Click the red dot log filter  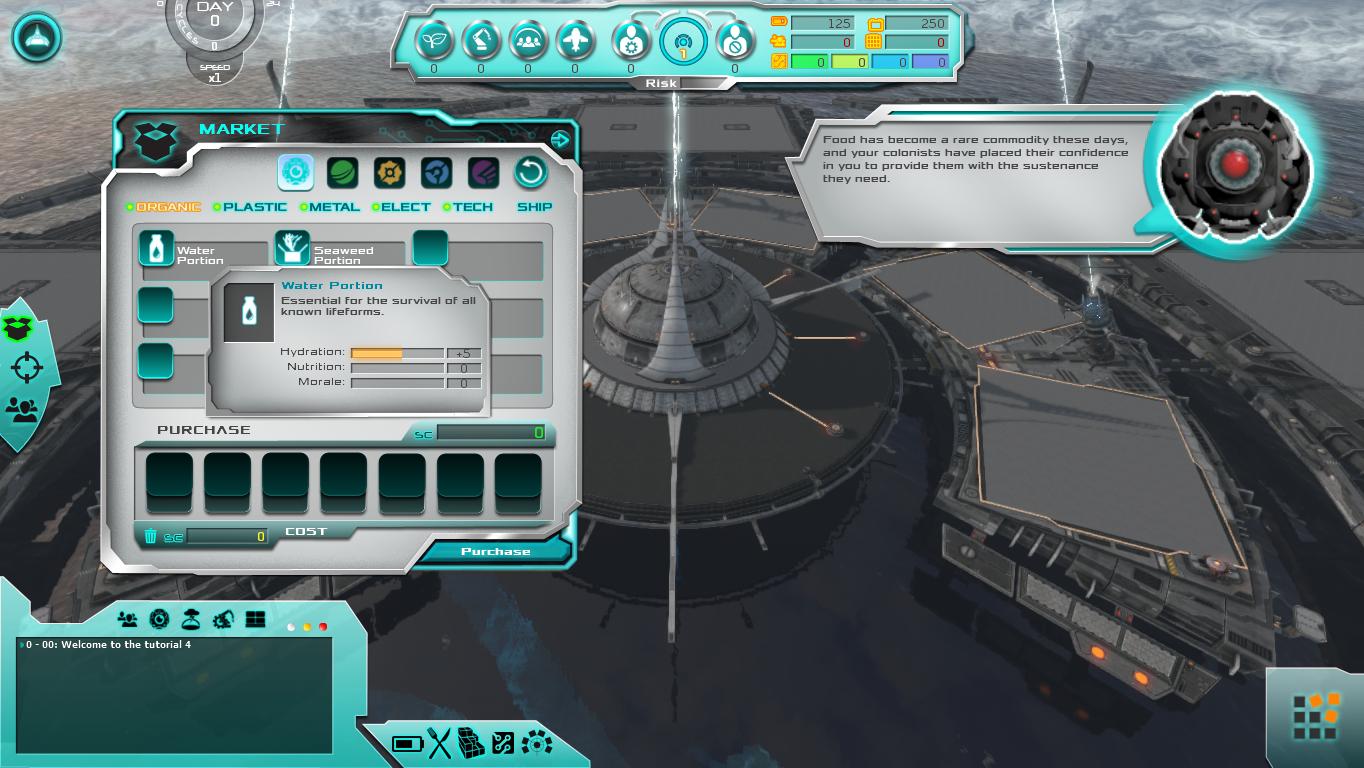(x=323, y=627)
